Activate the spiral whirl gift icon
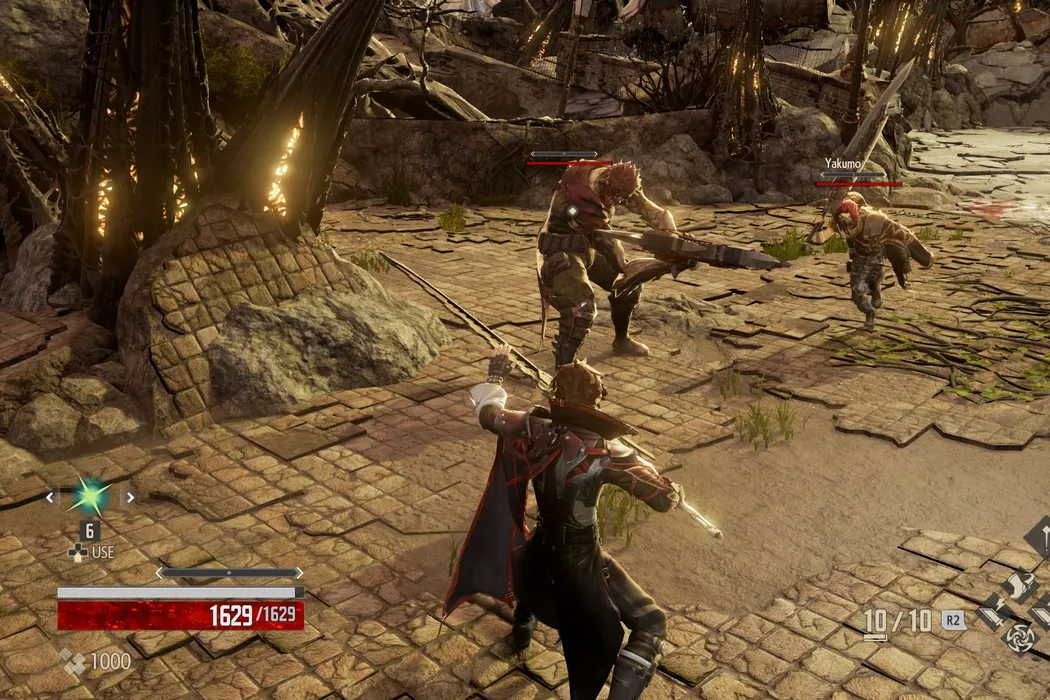Viewport: 1050px width, 700px height. (1018, 637)
